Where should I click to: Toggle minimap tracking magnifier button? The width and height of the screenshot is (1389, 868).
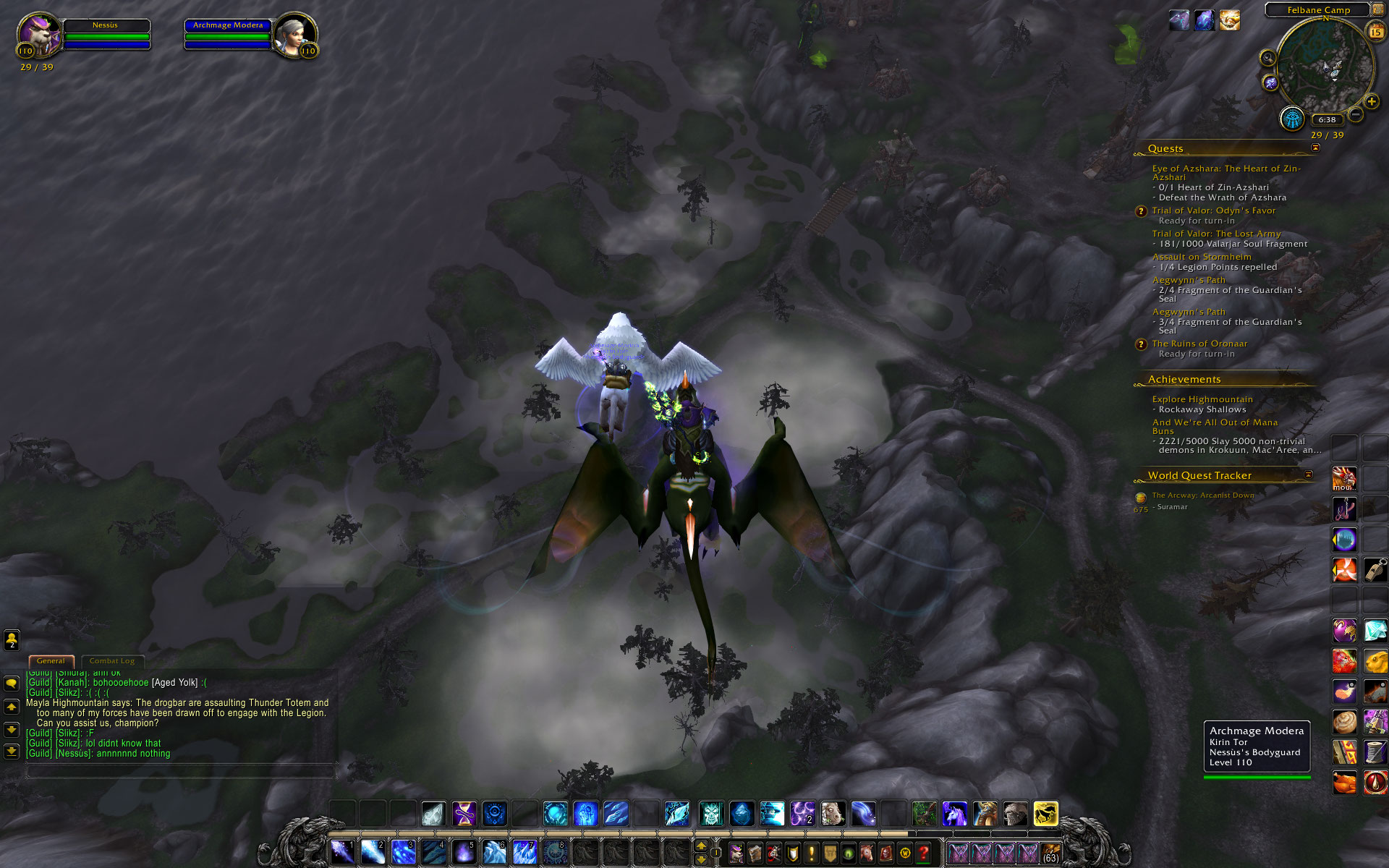click(1267, 58)
